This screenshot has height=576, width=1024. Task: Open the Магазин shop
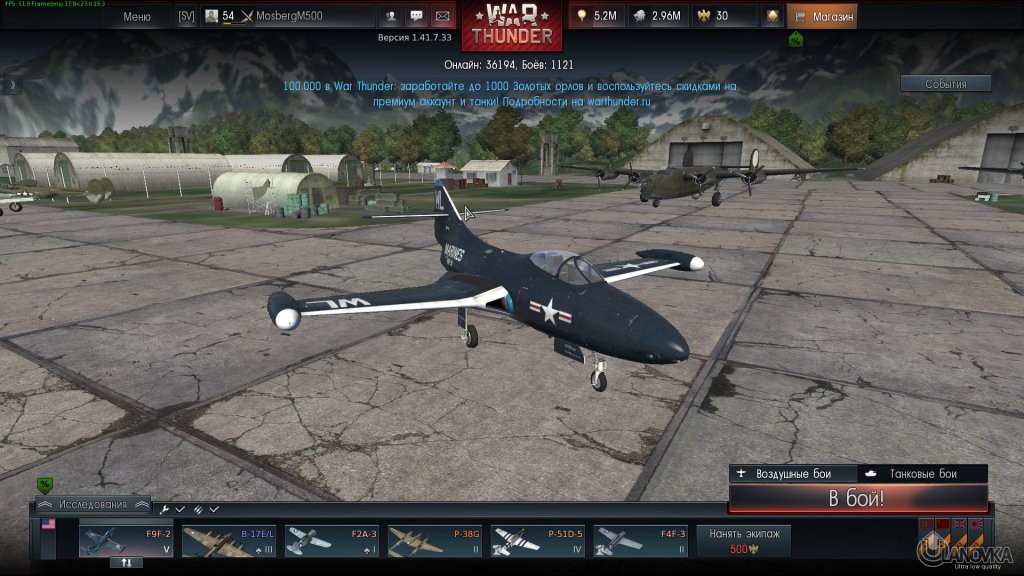point(822,16)
